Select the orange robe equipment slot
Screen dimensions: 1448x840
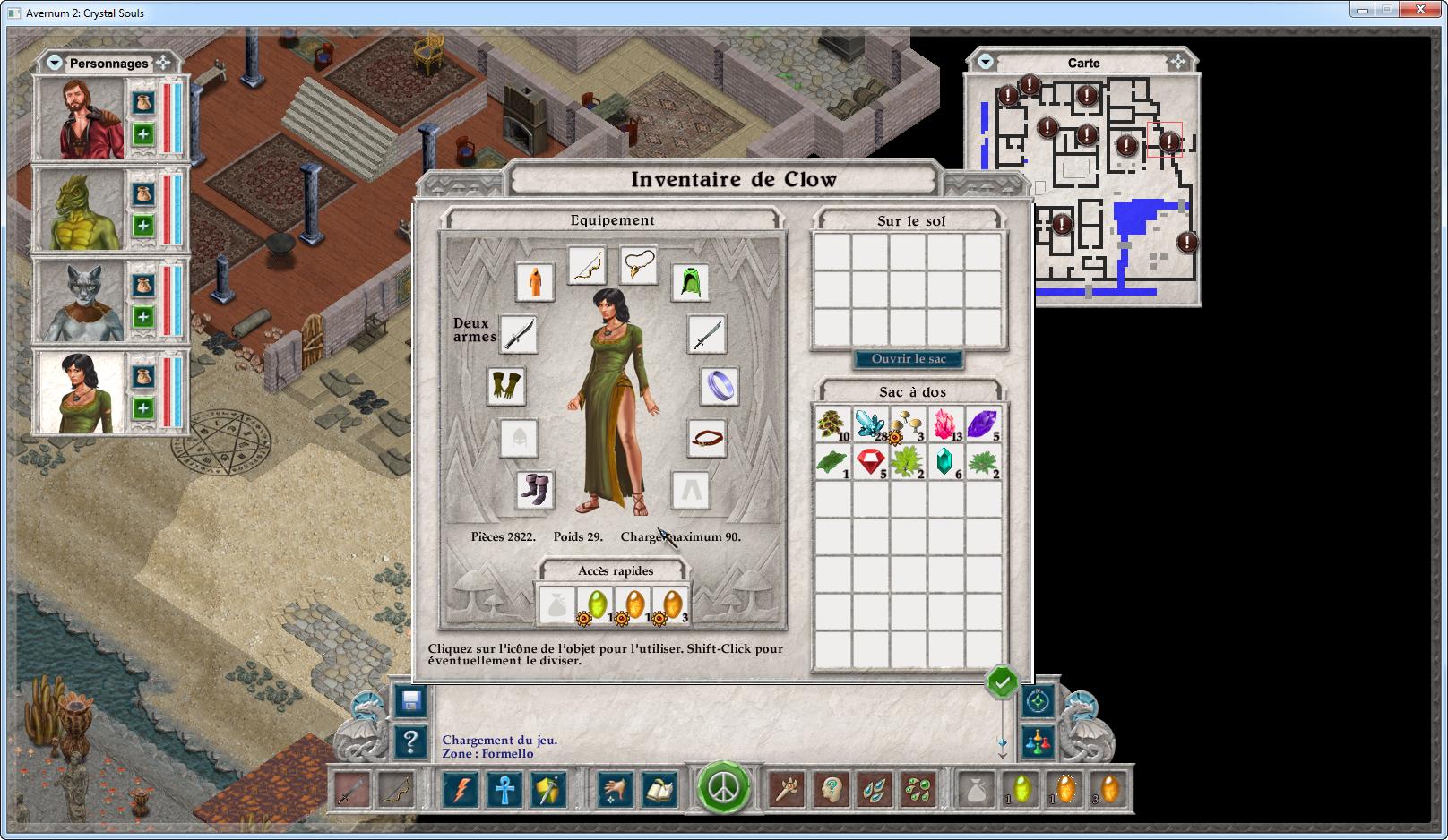pos(534,281)
